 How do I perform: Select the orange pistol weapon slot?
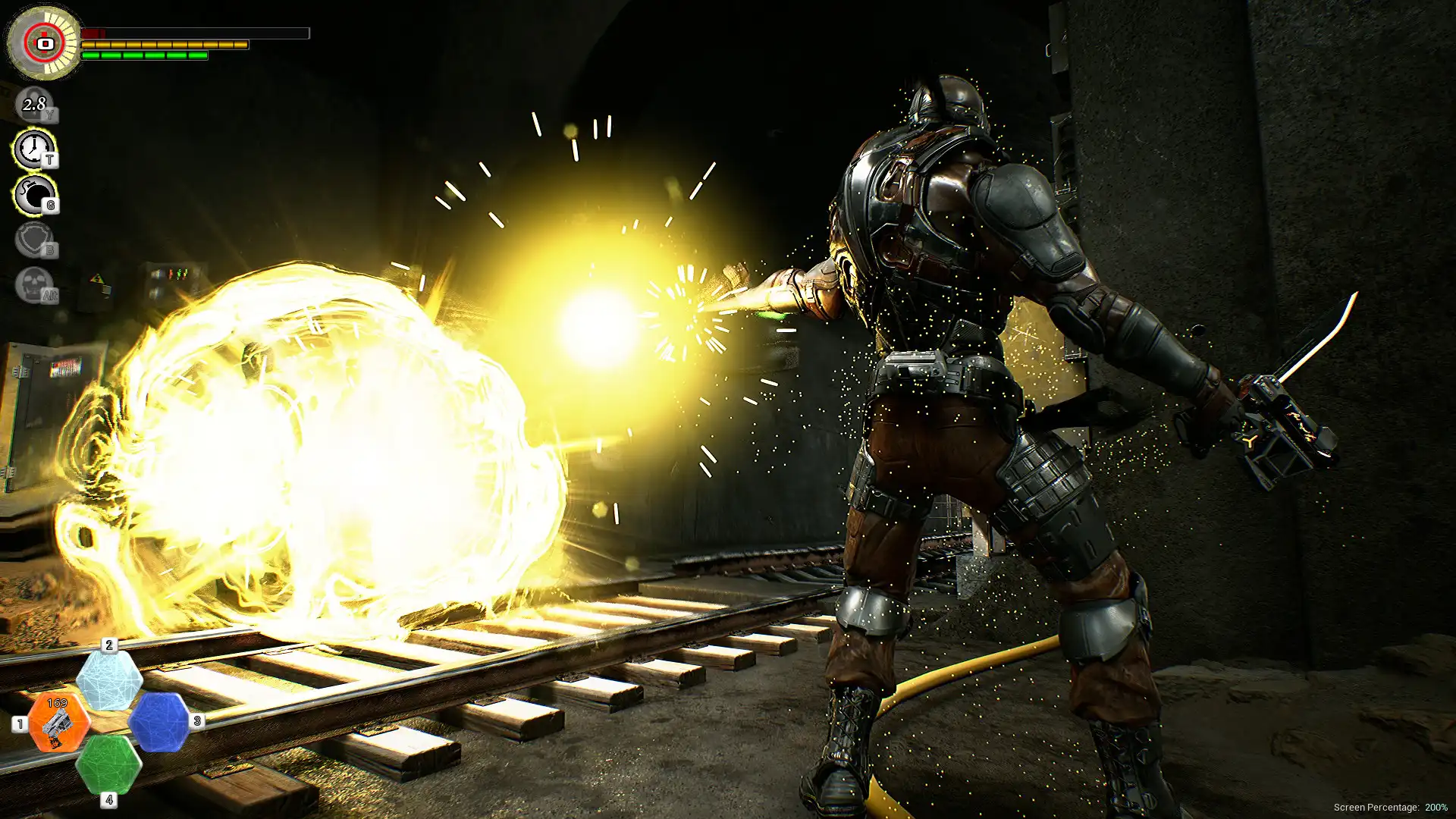[x=58, y=723]
